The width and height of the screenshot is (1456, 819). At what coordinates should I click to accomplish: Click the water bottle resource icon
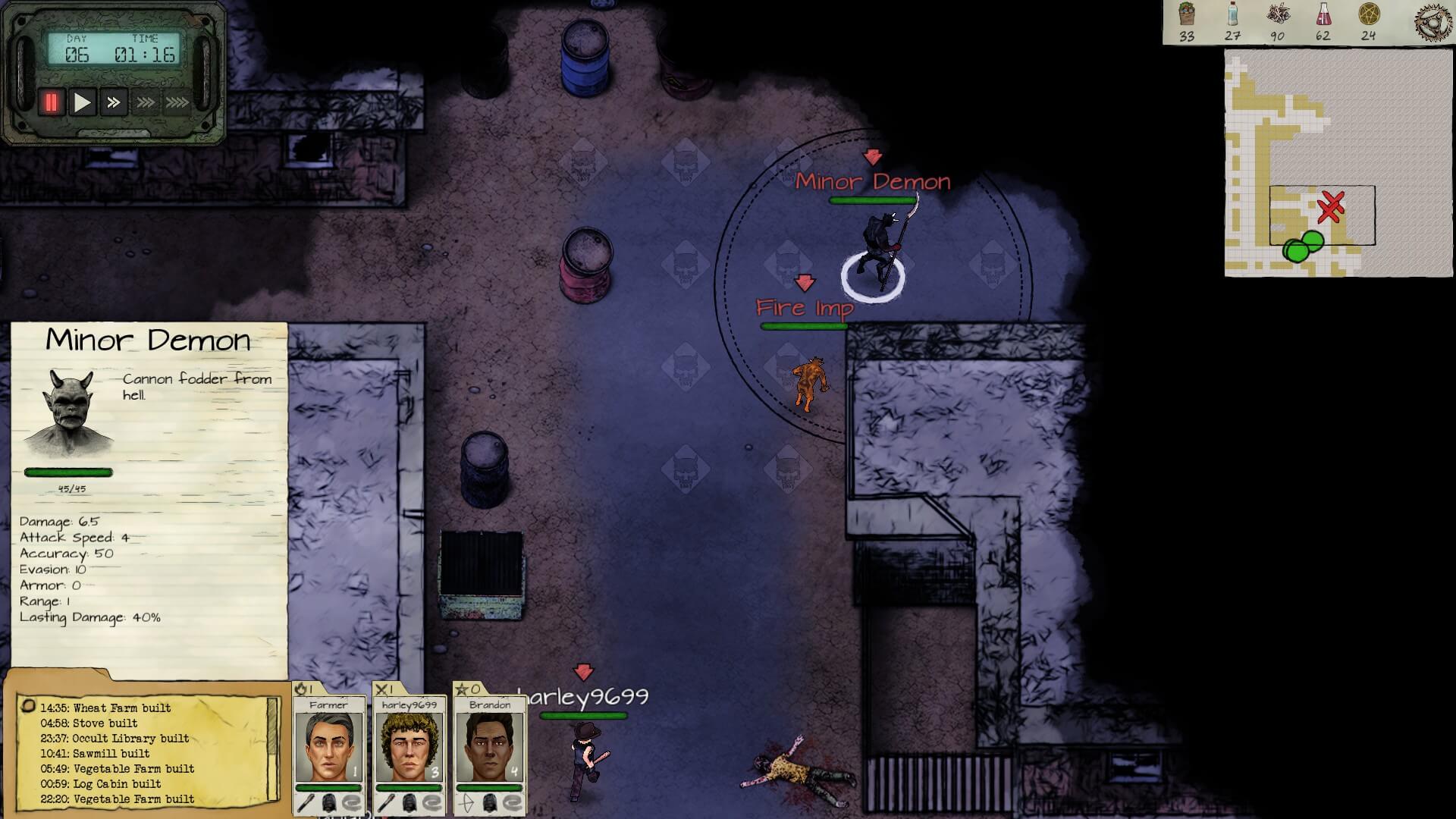[1232, 14]
